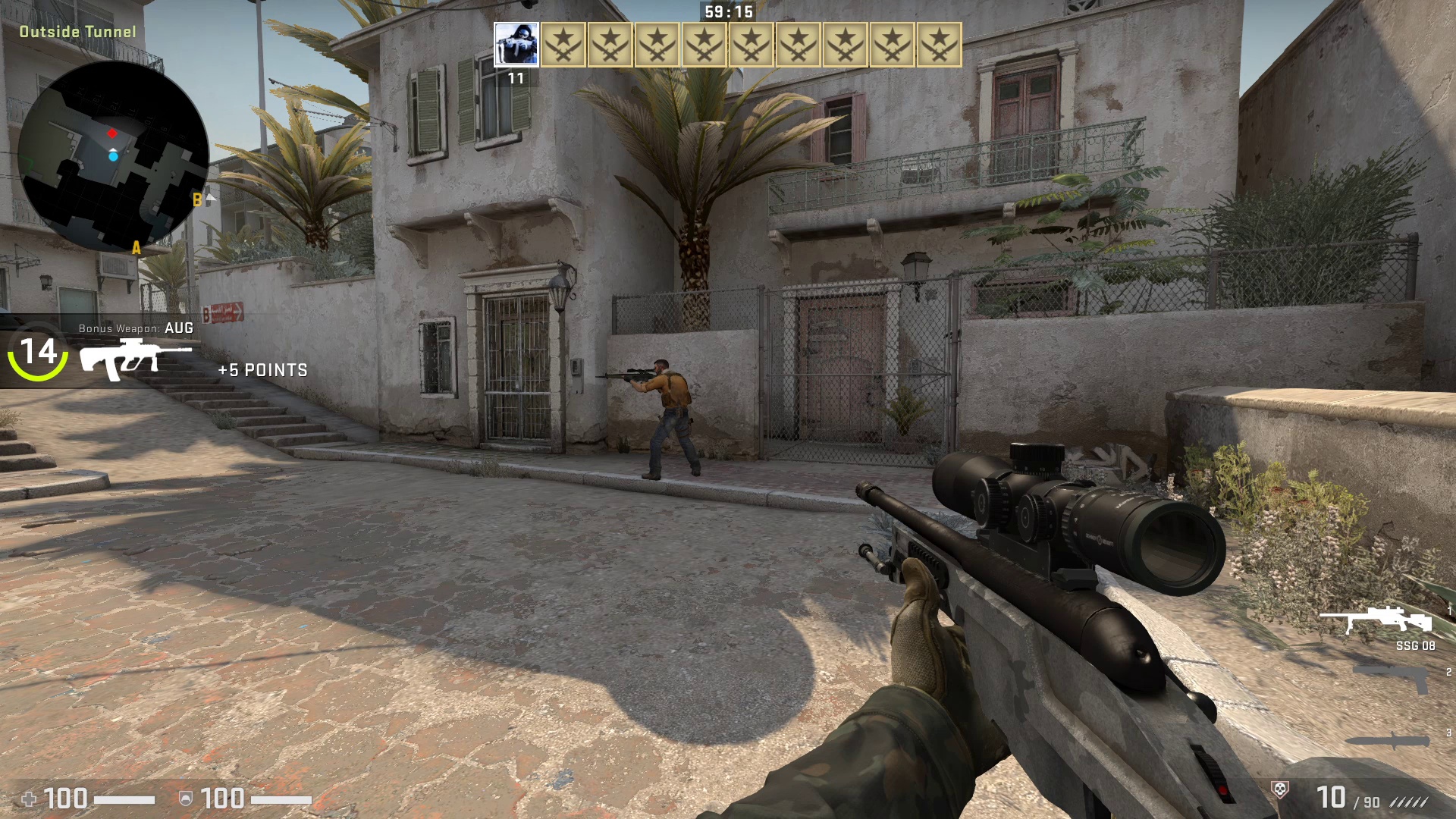Click the B bombsite marker on the minimap
Image resolution: width=1456 pixels, height=819 pixels.
click(196, 200)
